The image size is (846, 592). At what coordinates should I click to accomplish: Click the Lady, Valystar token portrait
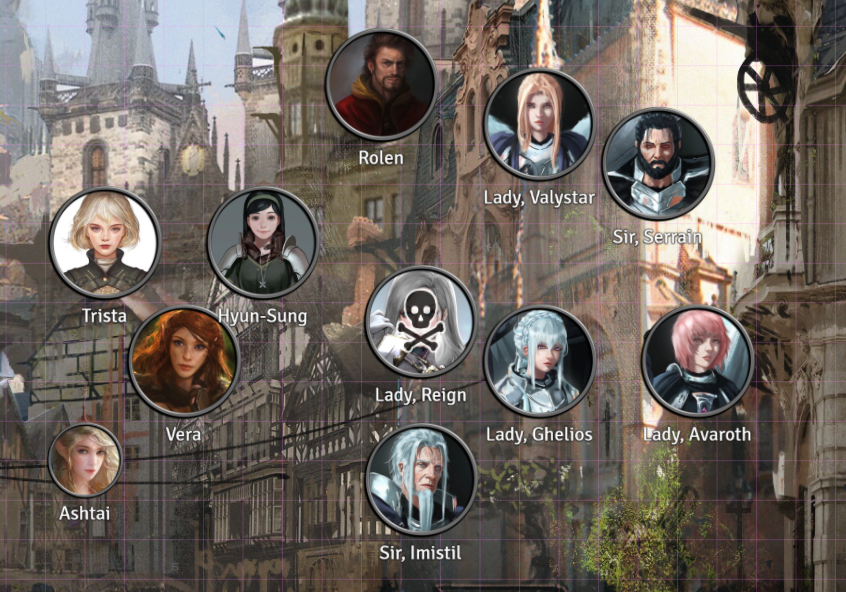click(539, 124)
